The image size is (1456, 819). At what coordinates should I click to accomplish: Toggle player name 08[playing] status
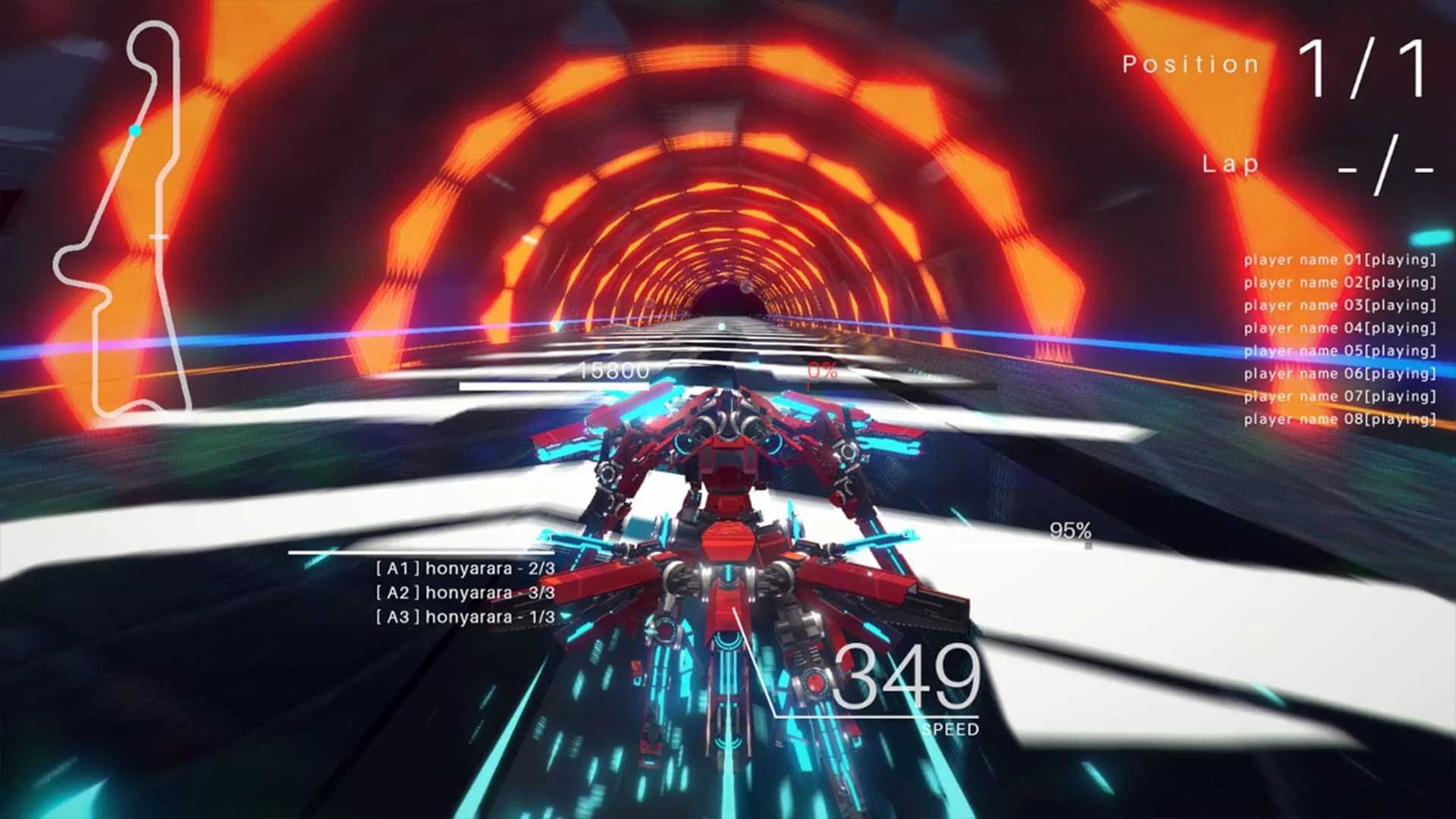click(1339, 418)
